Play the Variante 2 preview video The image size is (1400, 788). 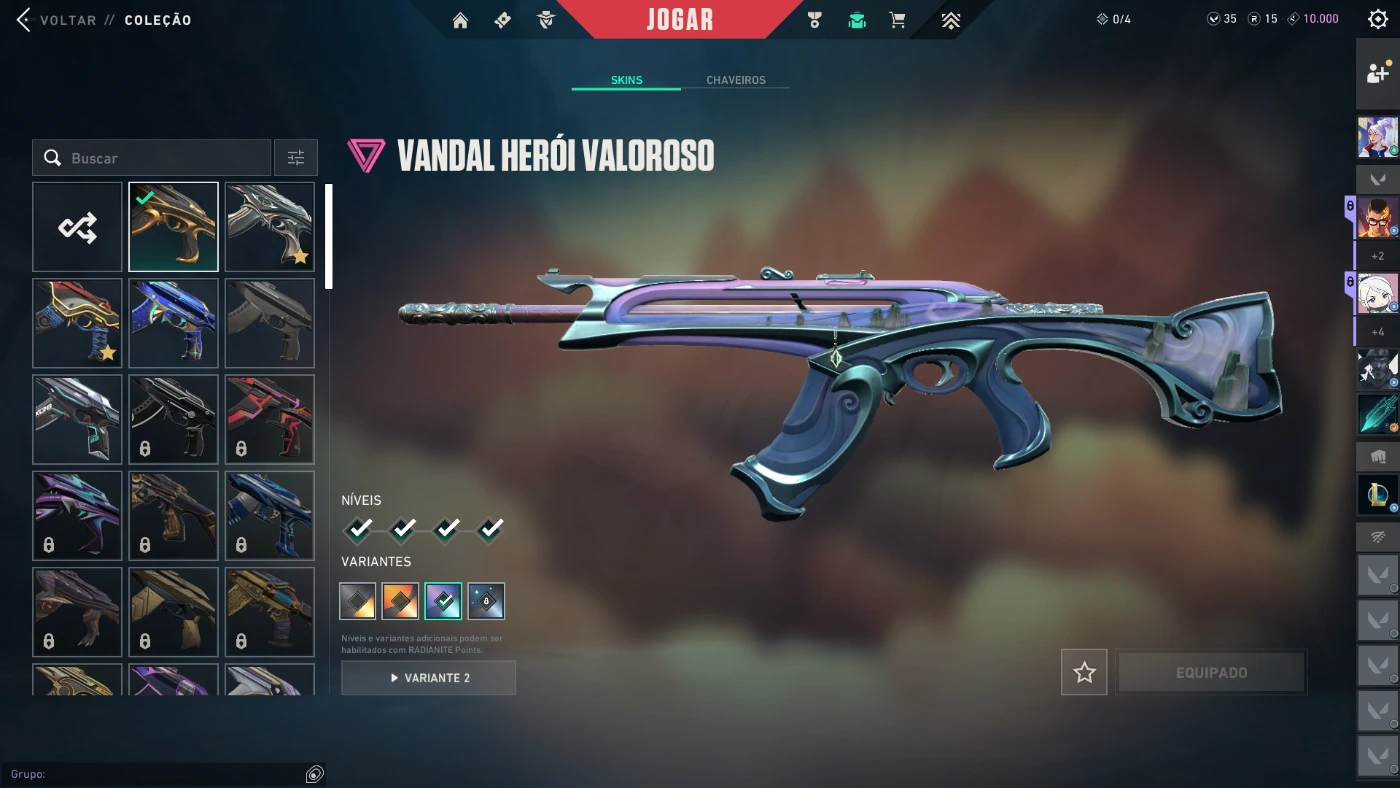[x=428, y=678]
